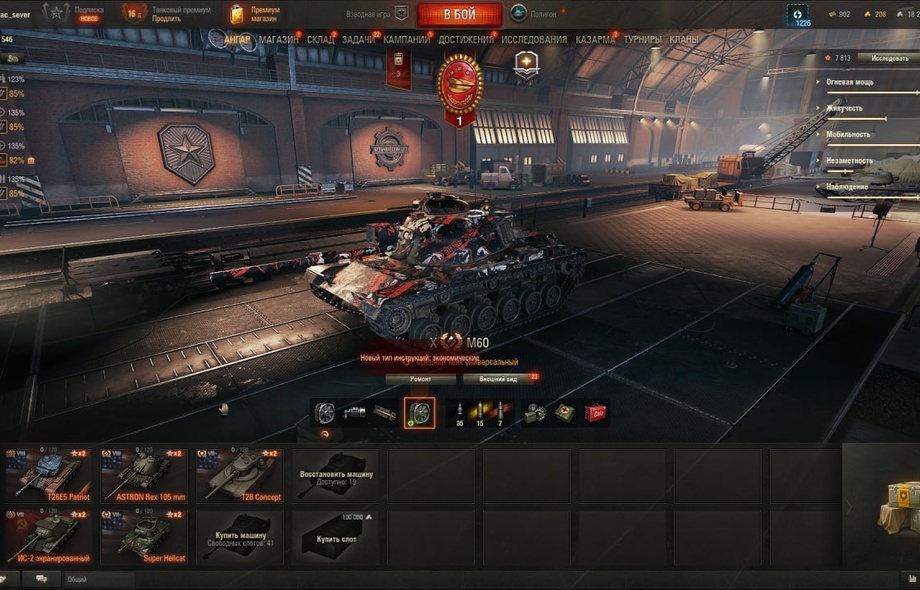Open the КАЗАРМА tab
The image size is (920, 590).
(596, 40)
